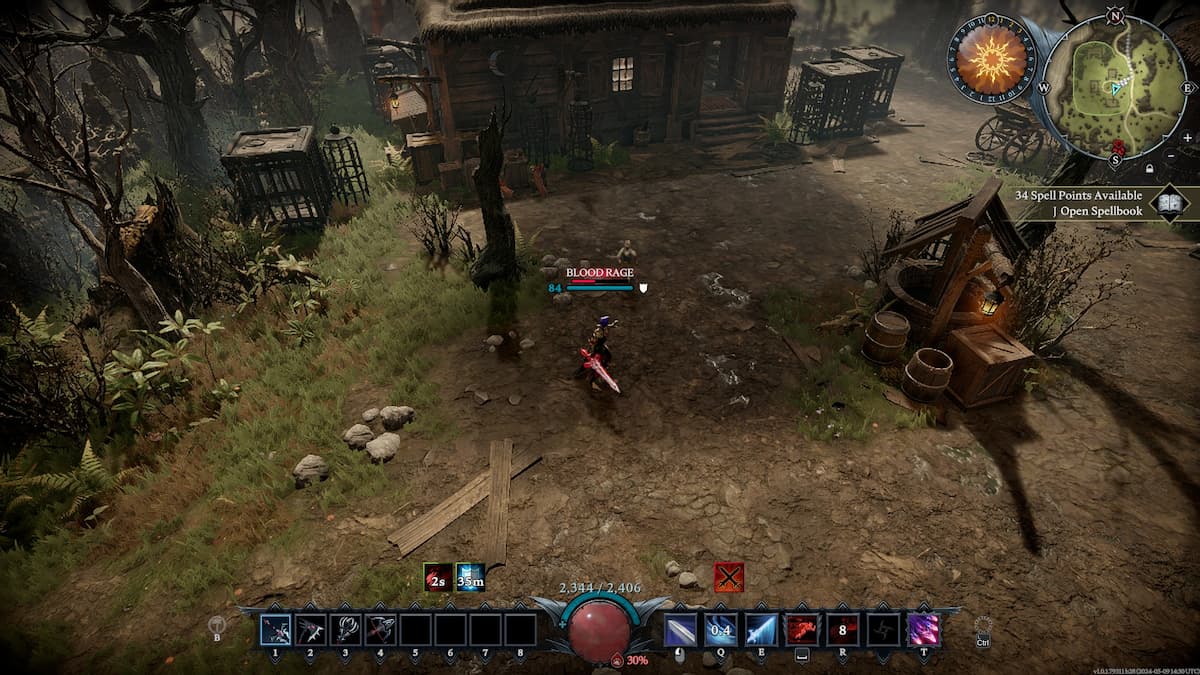Open the circular minimap
Image resolution: width=1200 pixels, height=675 pixels.
(x=1116, y=88)
